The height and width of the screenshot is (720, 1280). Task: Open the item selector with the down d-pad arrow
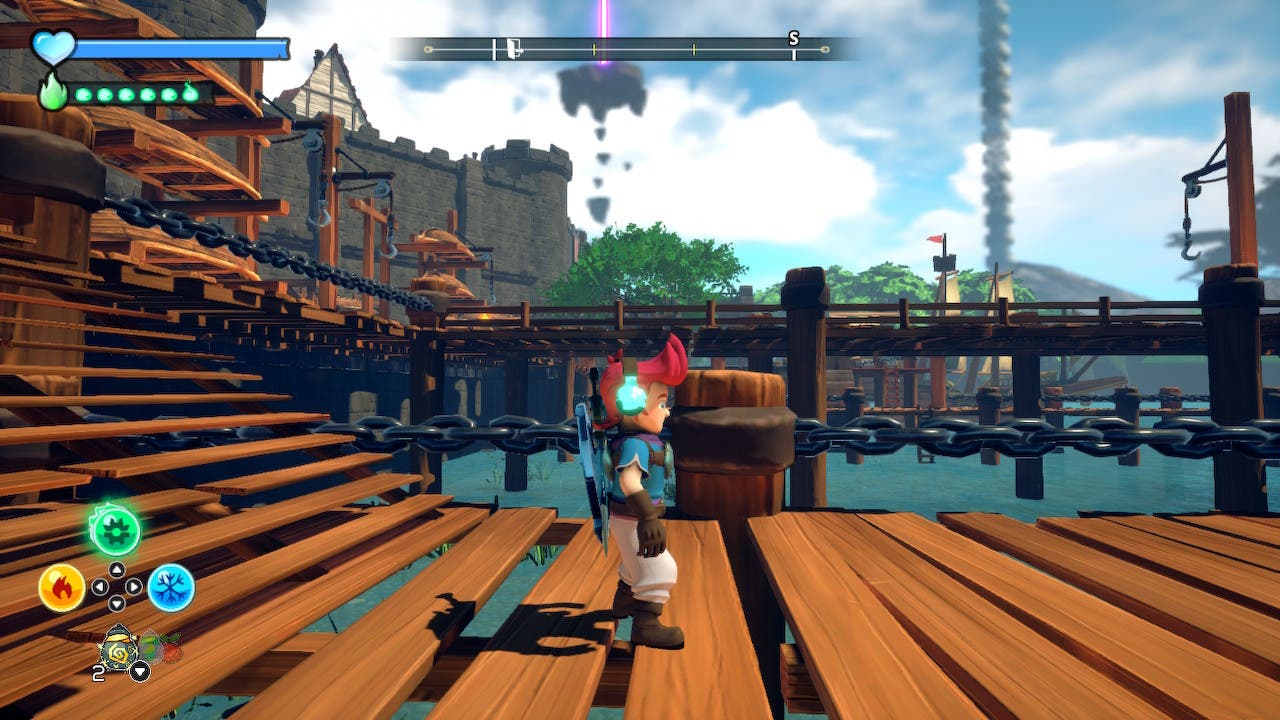[x=116, y=603]
